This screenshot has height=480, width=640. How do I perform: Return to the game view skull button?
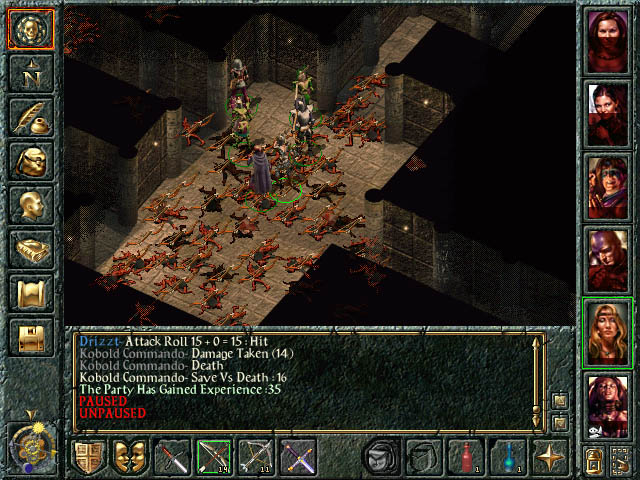[30, 31]
